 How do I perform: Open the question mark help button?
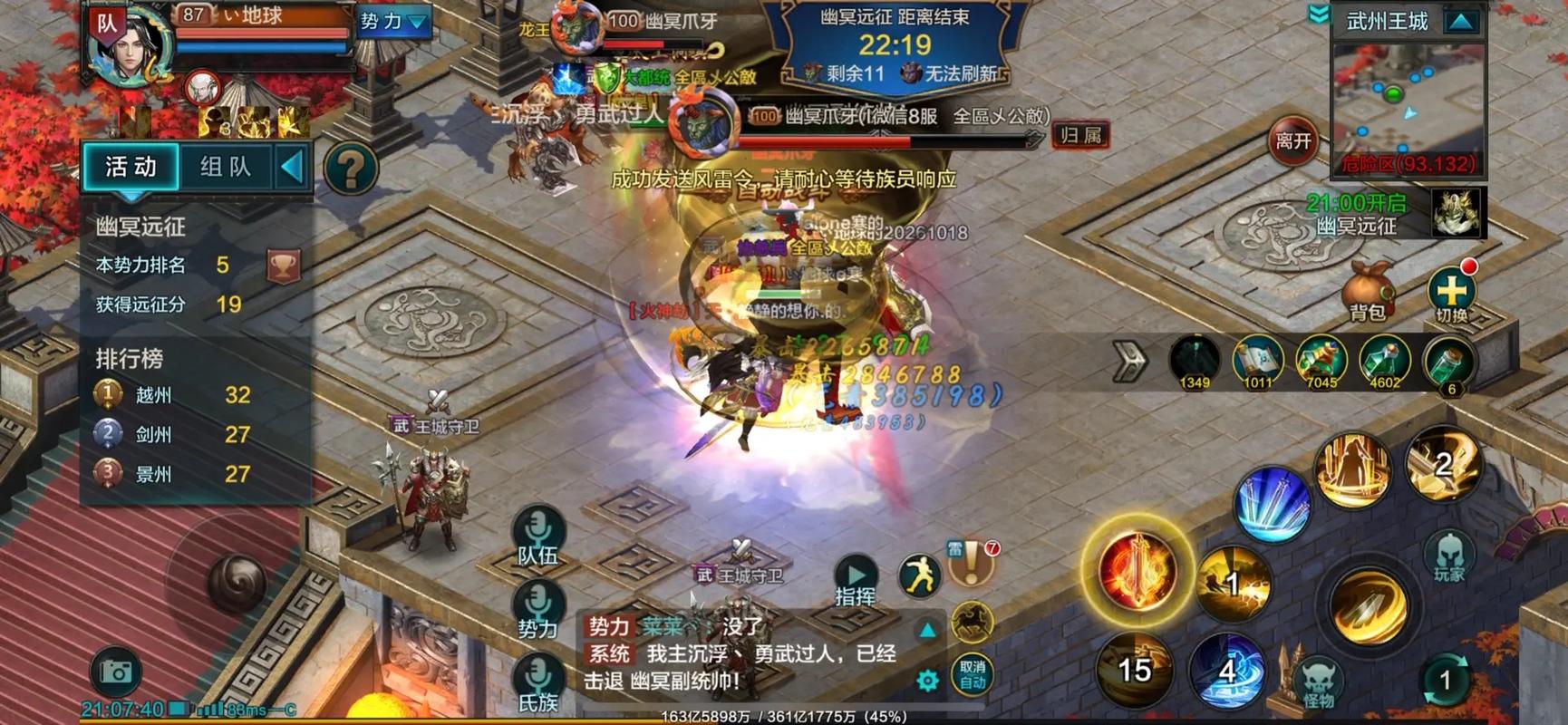[351, 169]
